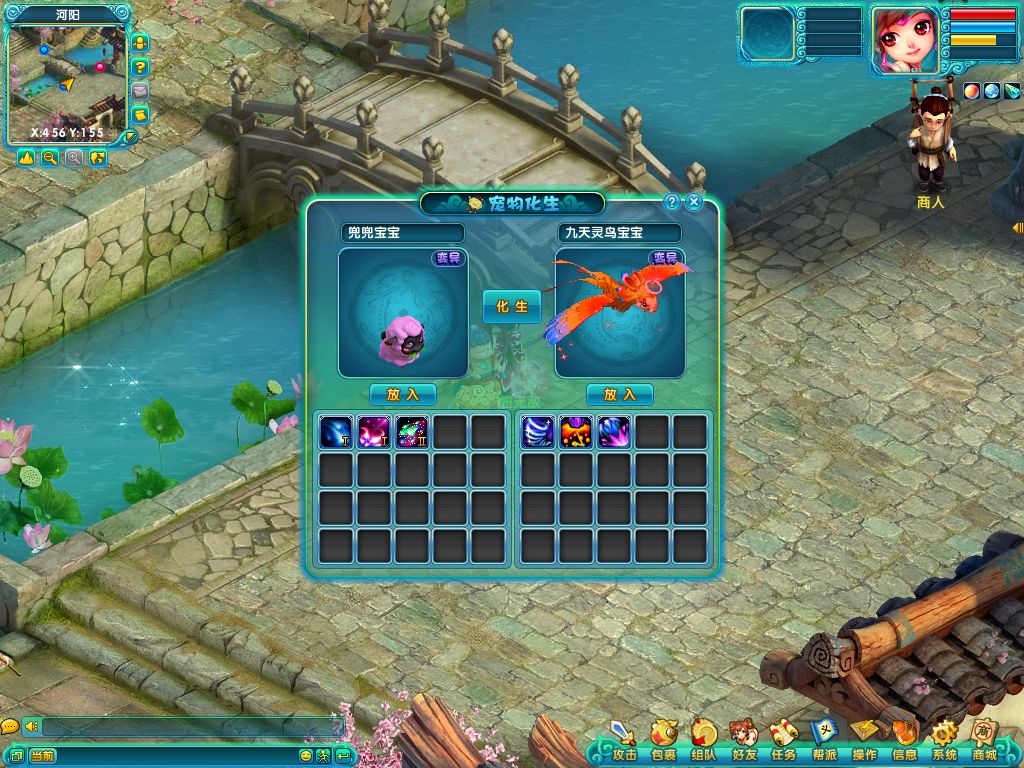Open the 好友 friends list
The width and height of the screenshot is (1024, 768).
(743, 741)
